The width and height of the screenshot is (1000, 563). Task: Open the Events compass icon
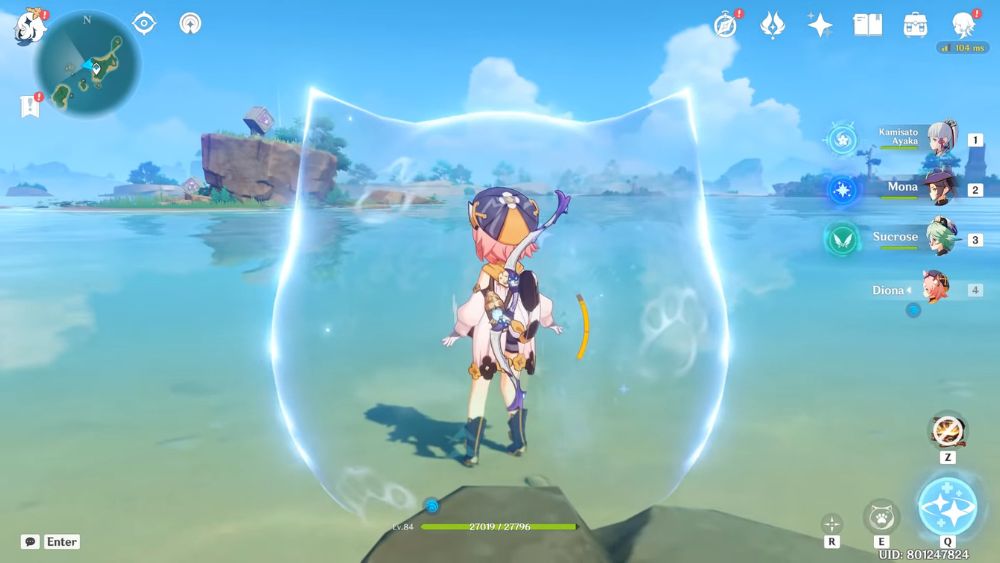(x=726, y=25)
